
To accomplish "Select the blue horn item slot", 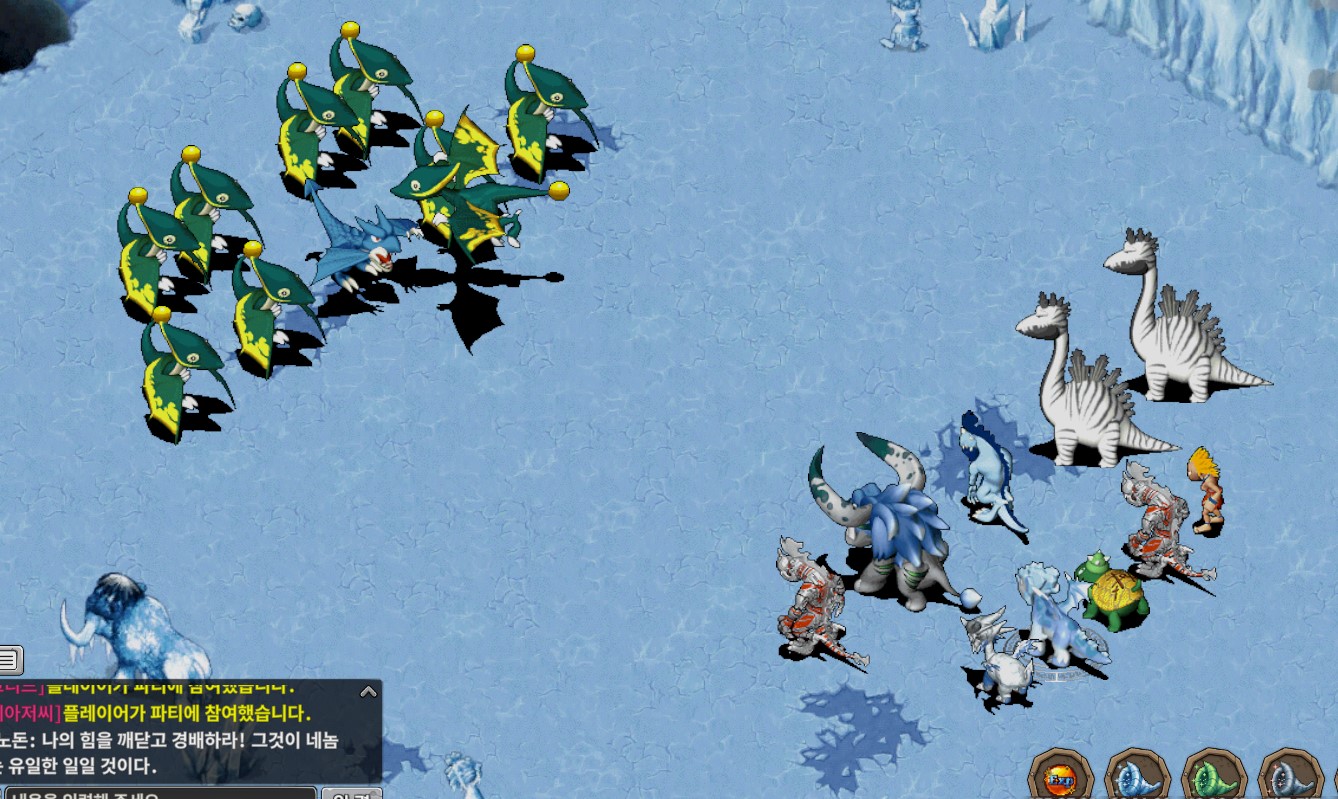I will pos(1137,777).
